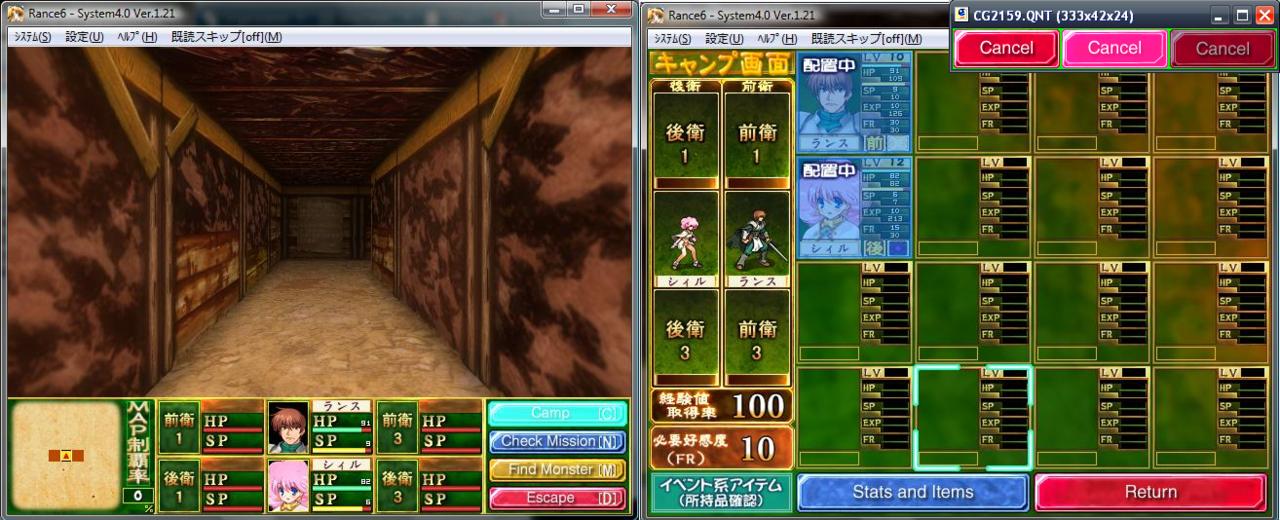Open Stats and Items

[x=912, y=492]
